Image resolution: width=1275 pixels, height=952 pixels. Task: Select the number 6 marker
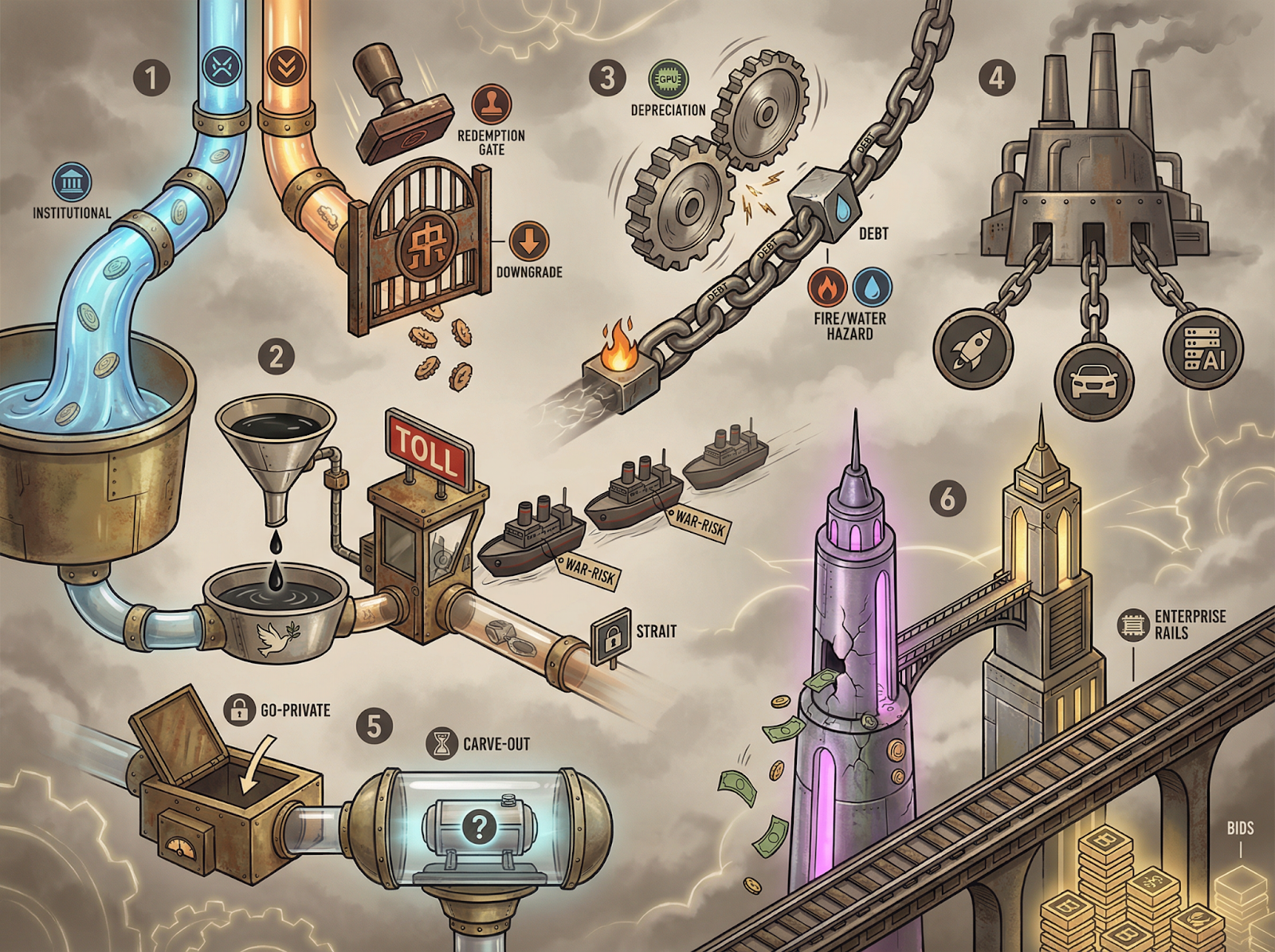pos(947,499)
